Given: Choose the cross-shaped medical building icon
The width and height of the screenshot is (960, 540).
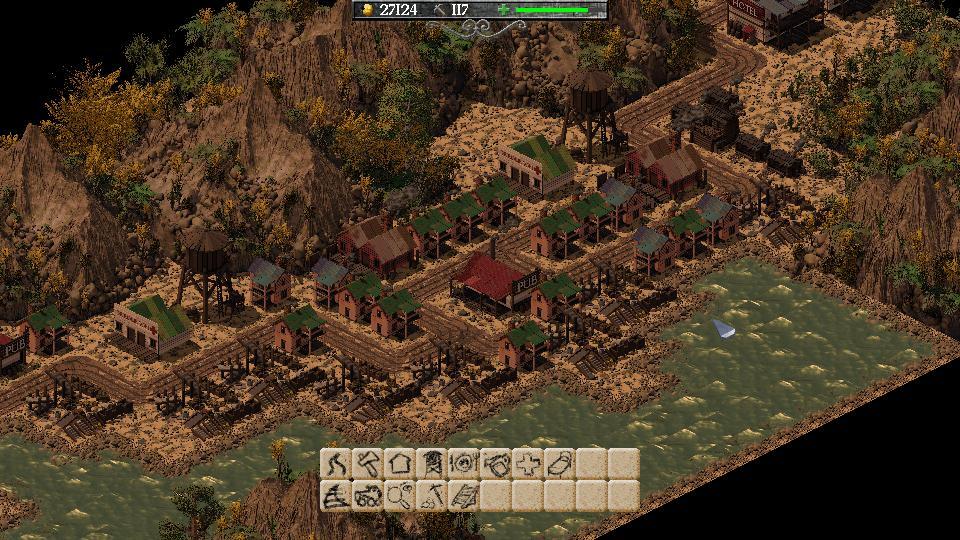Looking at the screenshot, I should (x=527, y=464).
